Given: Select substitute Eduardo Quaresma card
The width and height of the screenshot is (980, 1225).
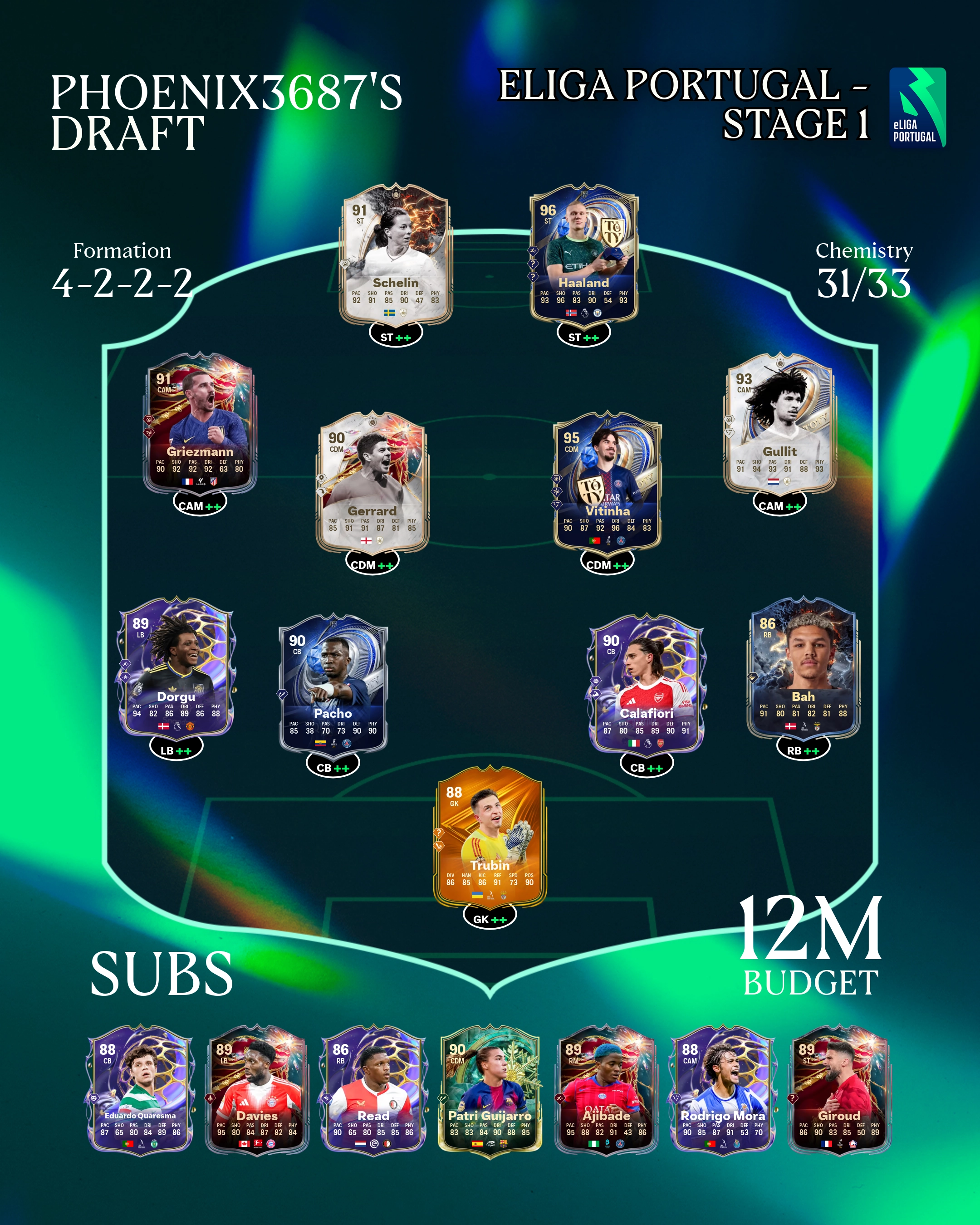Looking at the screenshot, I should 140,1090.
